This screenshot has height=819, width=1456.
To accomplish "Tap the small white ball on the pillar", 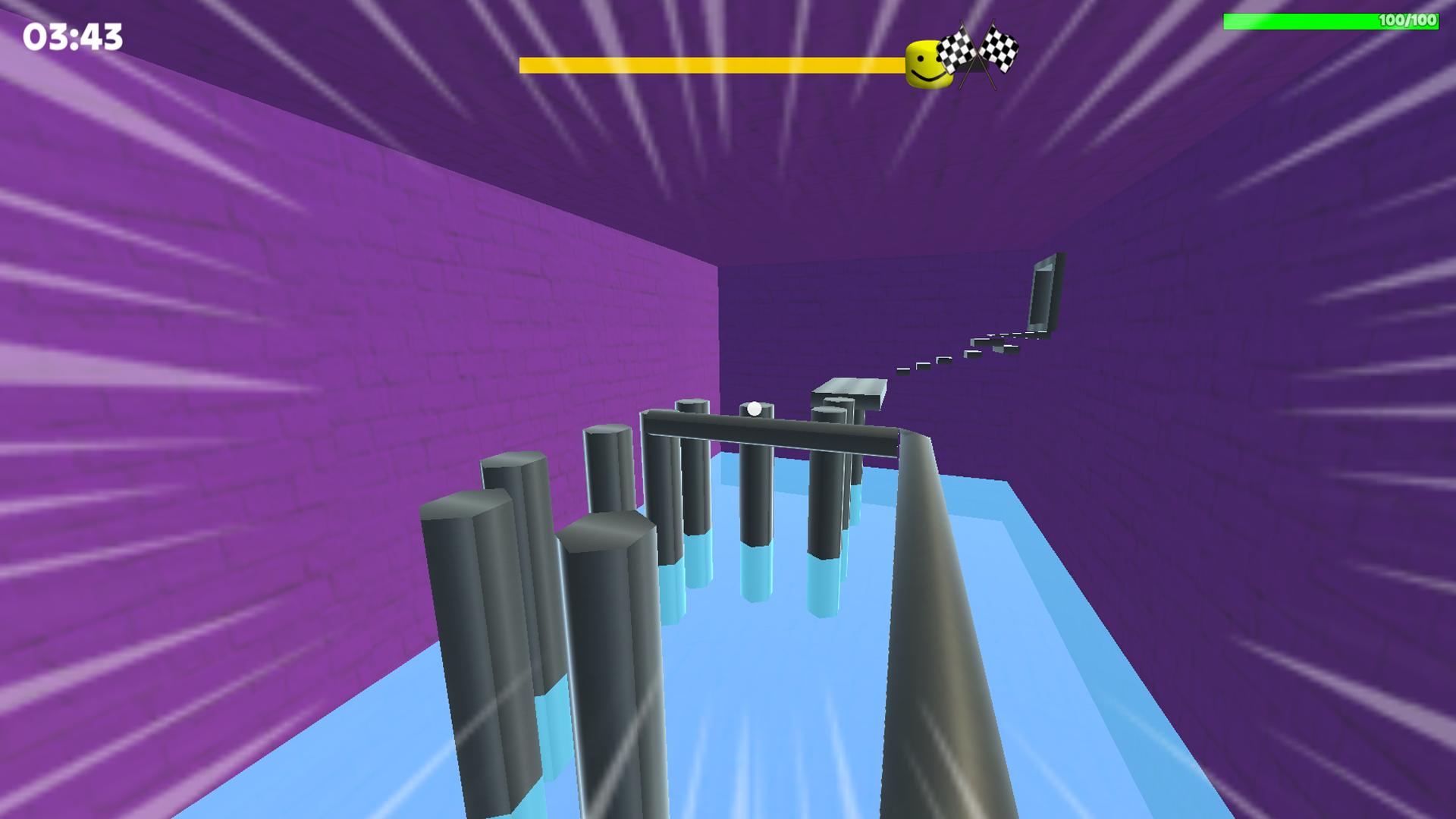I will 753,409.
